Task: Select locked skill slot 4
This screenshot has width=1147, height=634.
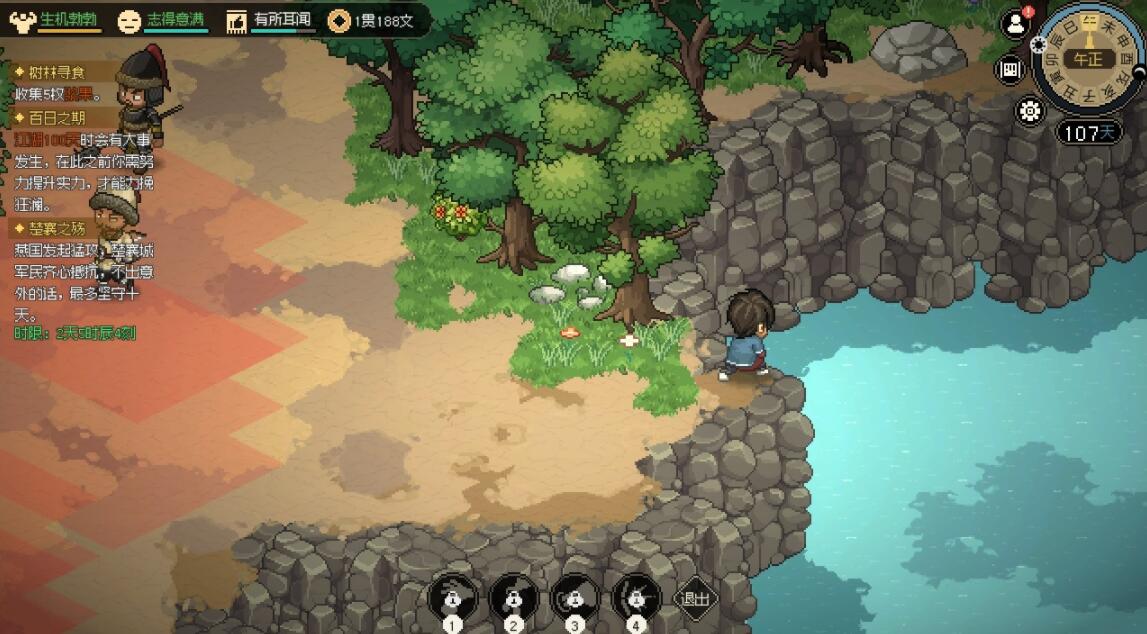Action: (636, 598)
